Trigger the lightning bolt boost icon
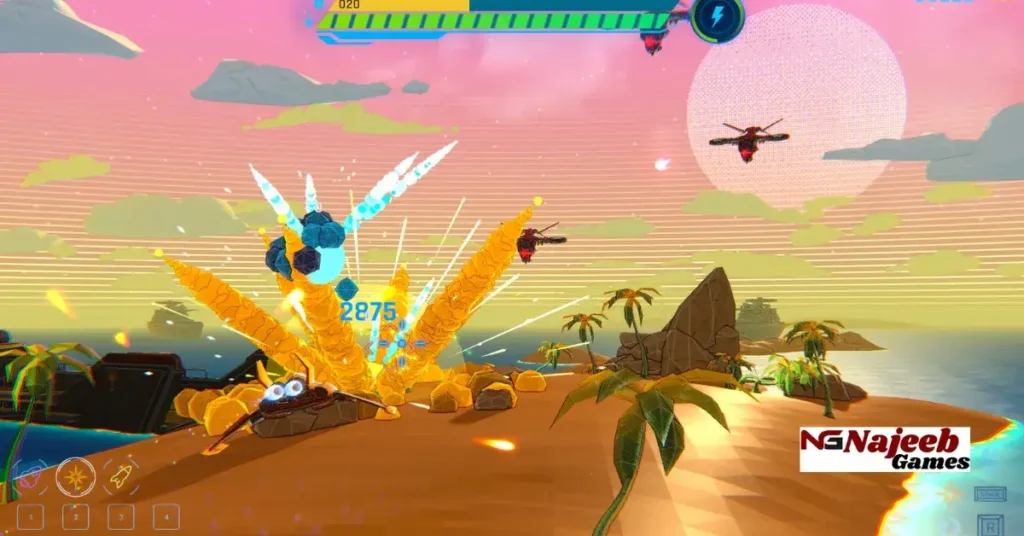Image resolution: width=1024 pixels, height=536 pixels. 717,17
